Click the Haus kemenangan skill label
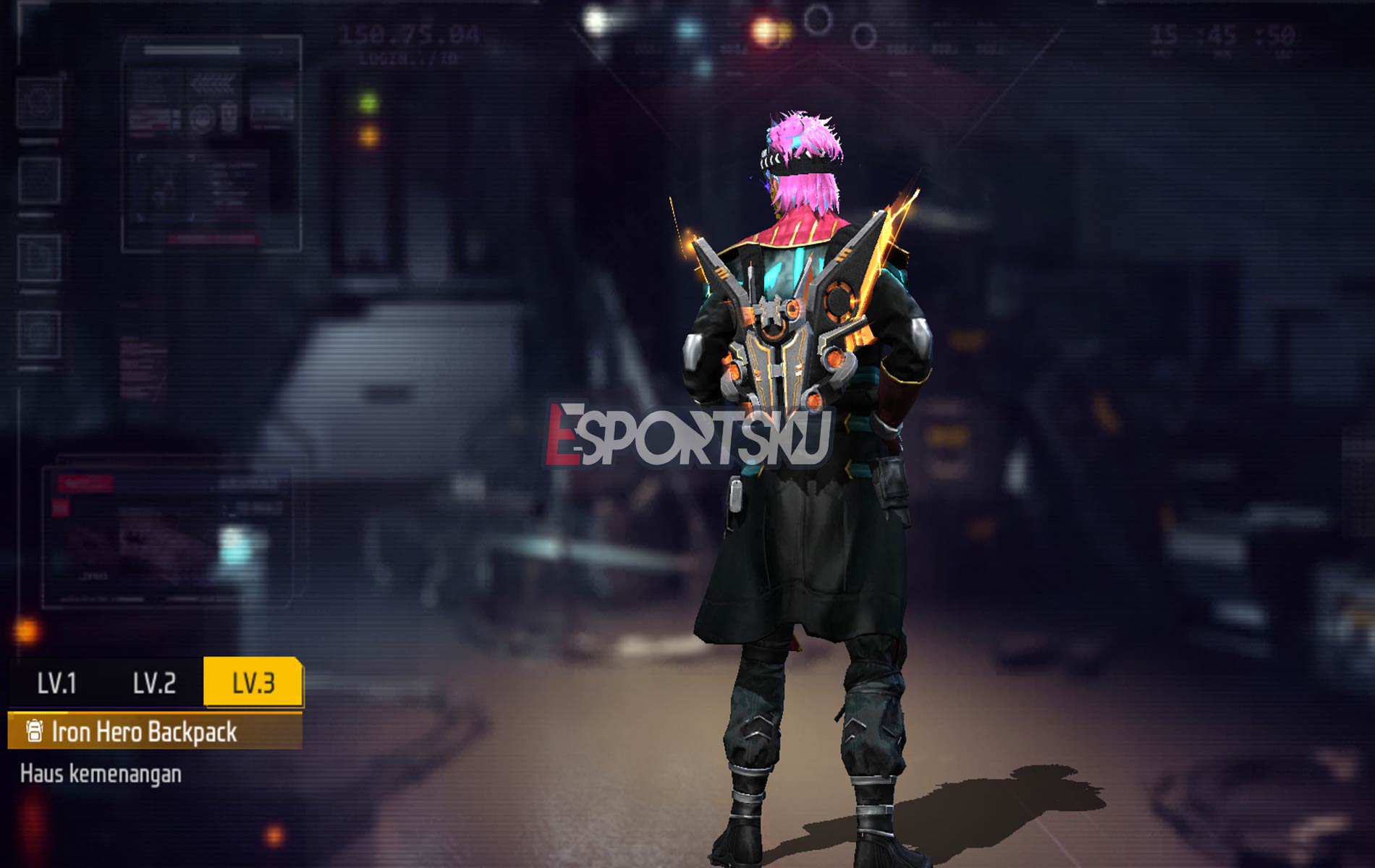The height and width of the screenshot is (868, 1375). 101,774
